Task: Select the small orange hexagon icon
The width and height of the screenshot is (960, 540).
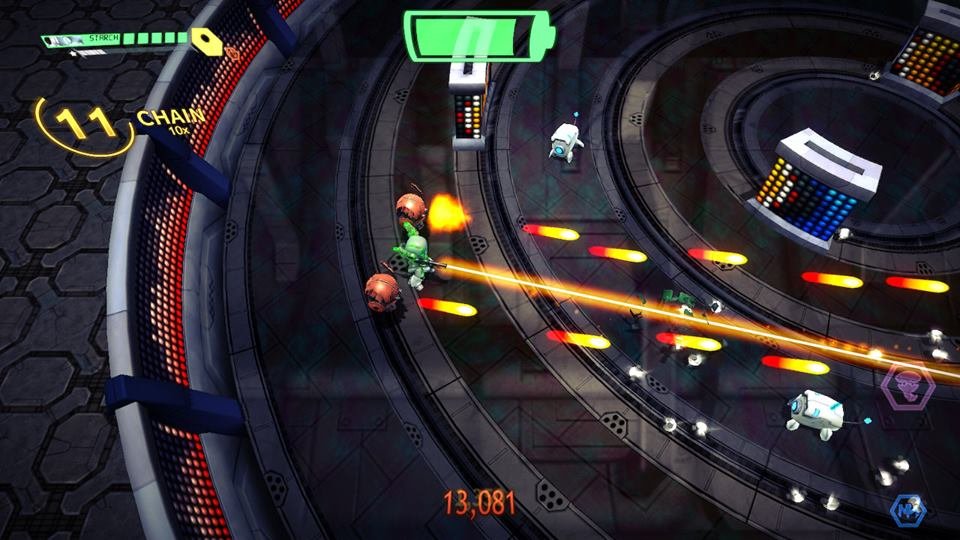Action: click(x=234, y=50)
